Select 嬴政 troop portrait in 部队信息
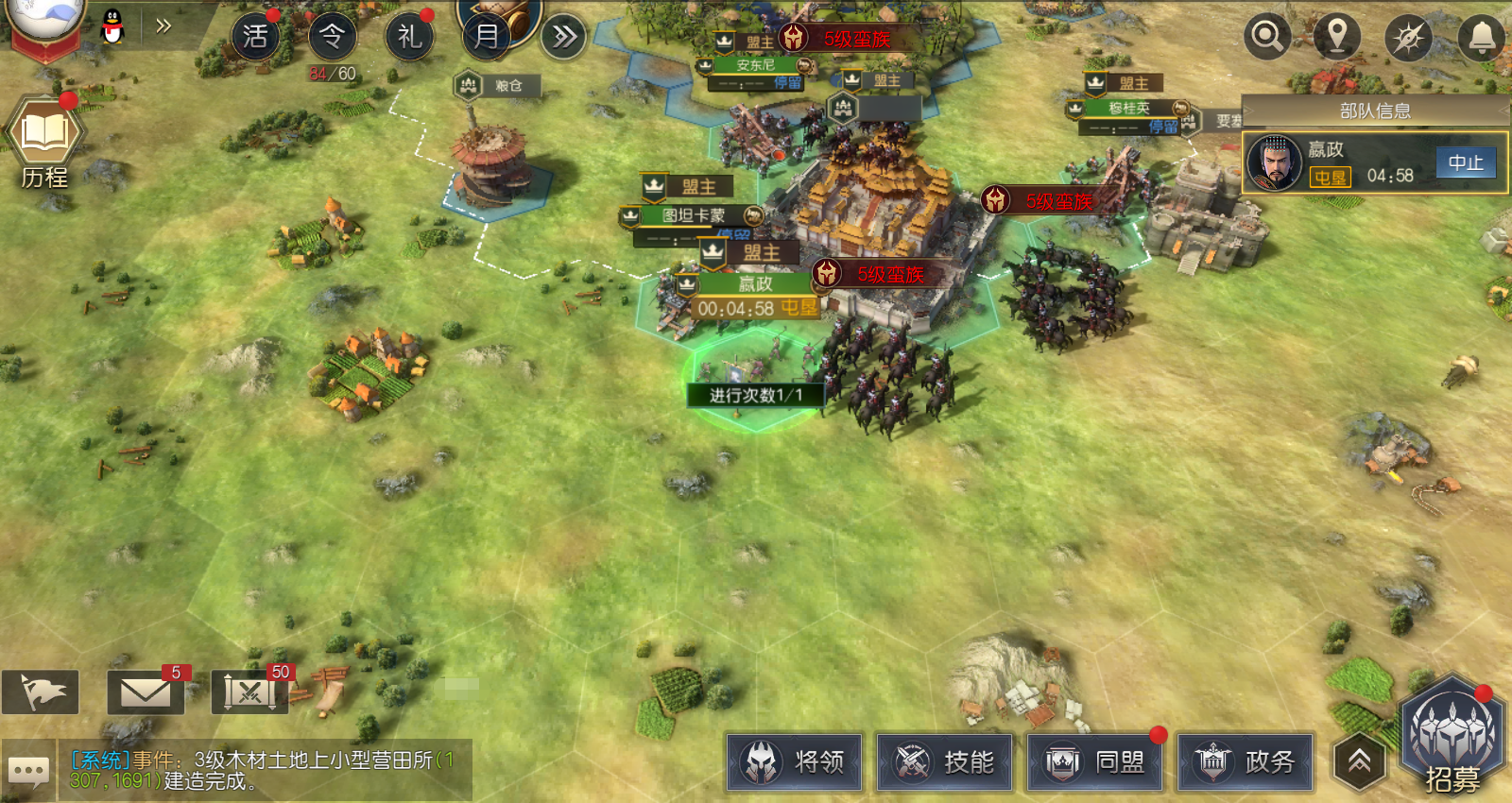The image size is (1512, 803). 1275,162
